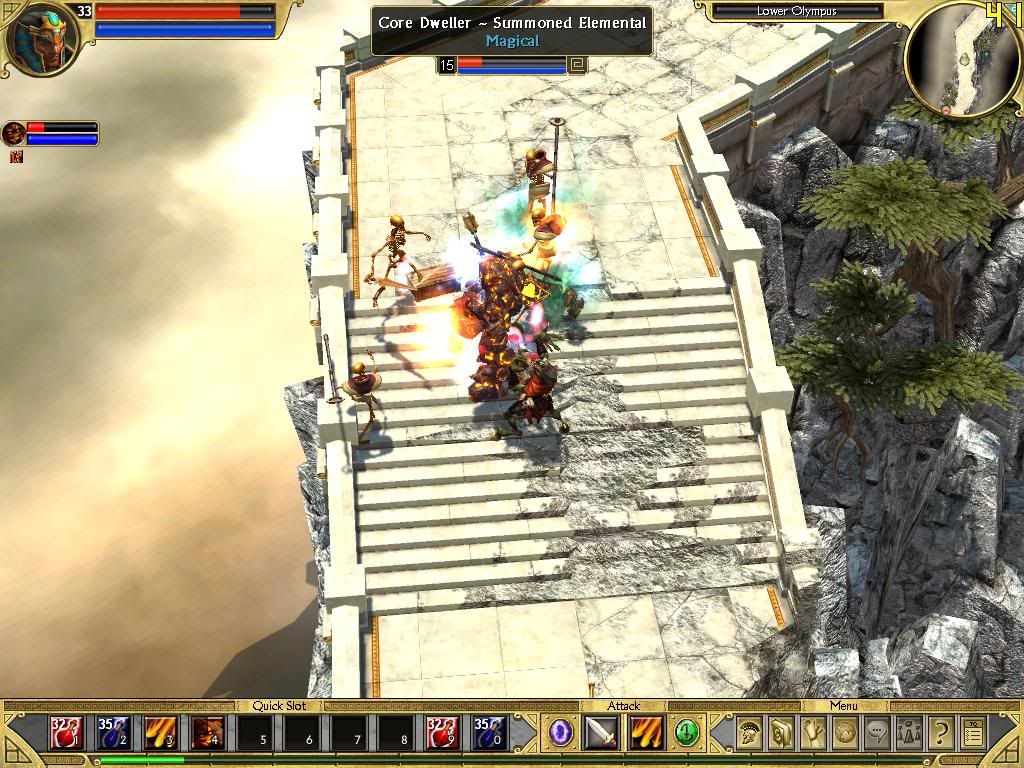Activate the purple portal stone
Screen dimensions: 1024x768
point(562,733)
